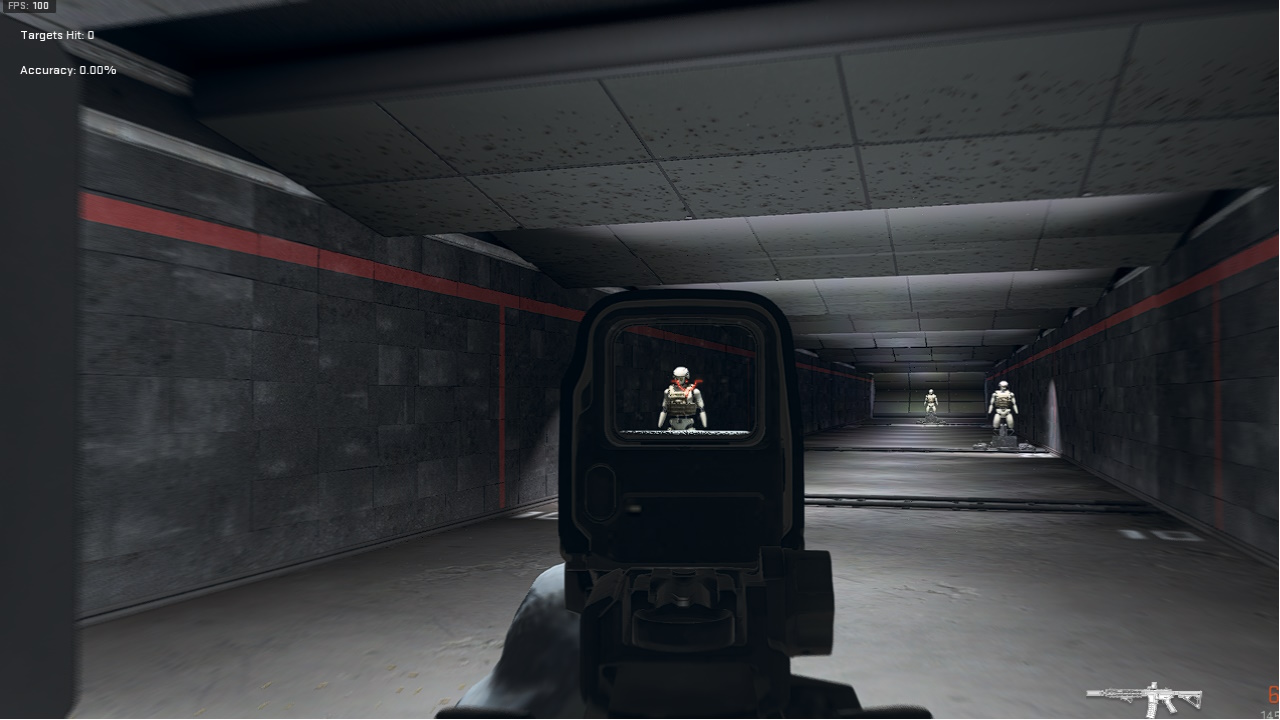Click the suppressor on the HUD weapon icon
This screenshot has height=720, width=1280.
point(1093,693)
